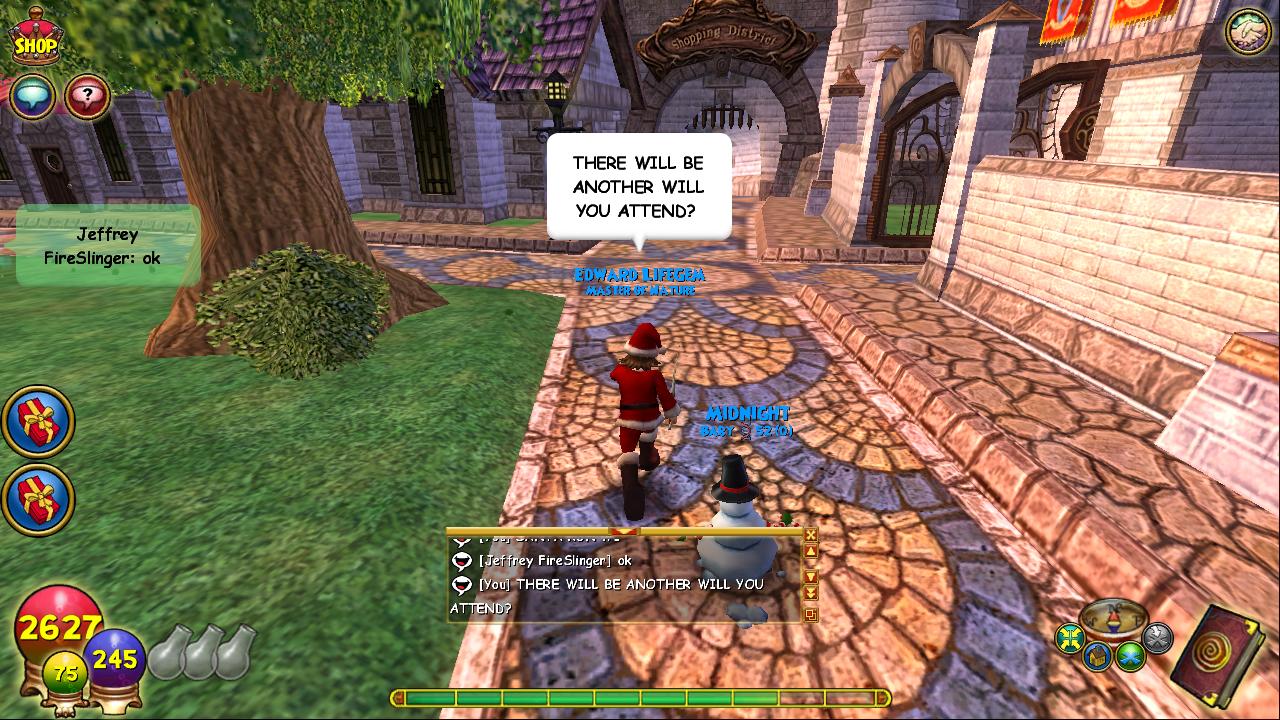Click the red handle on chat top bar

(x=624, y=531)
